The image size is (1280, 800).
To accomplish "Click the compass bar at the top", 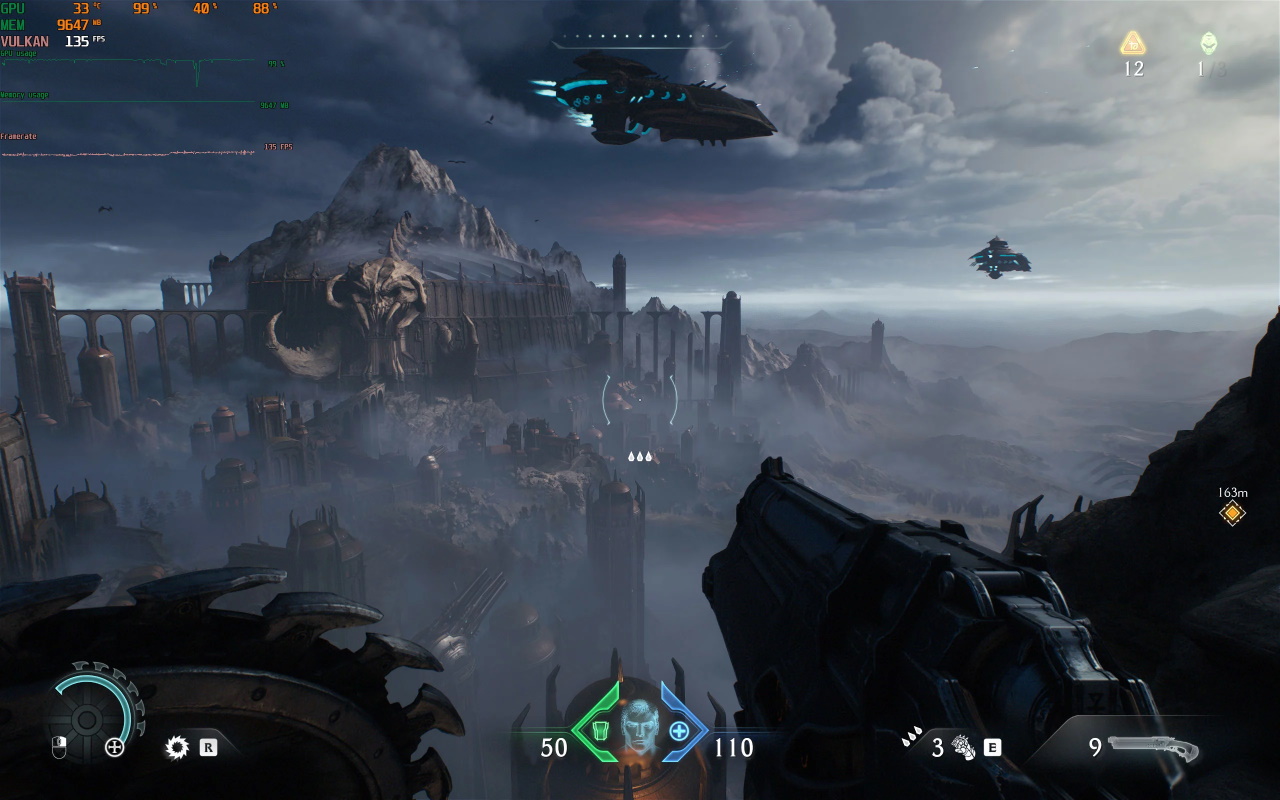I will click(x=640, y=38).
